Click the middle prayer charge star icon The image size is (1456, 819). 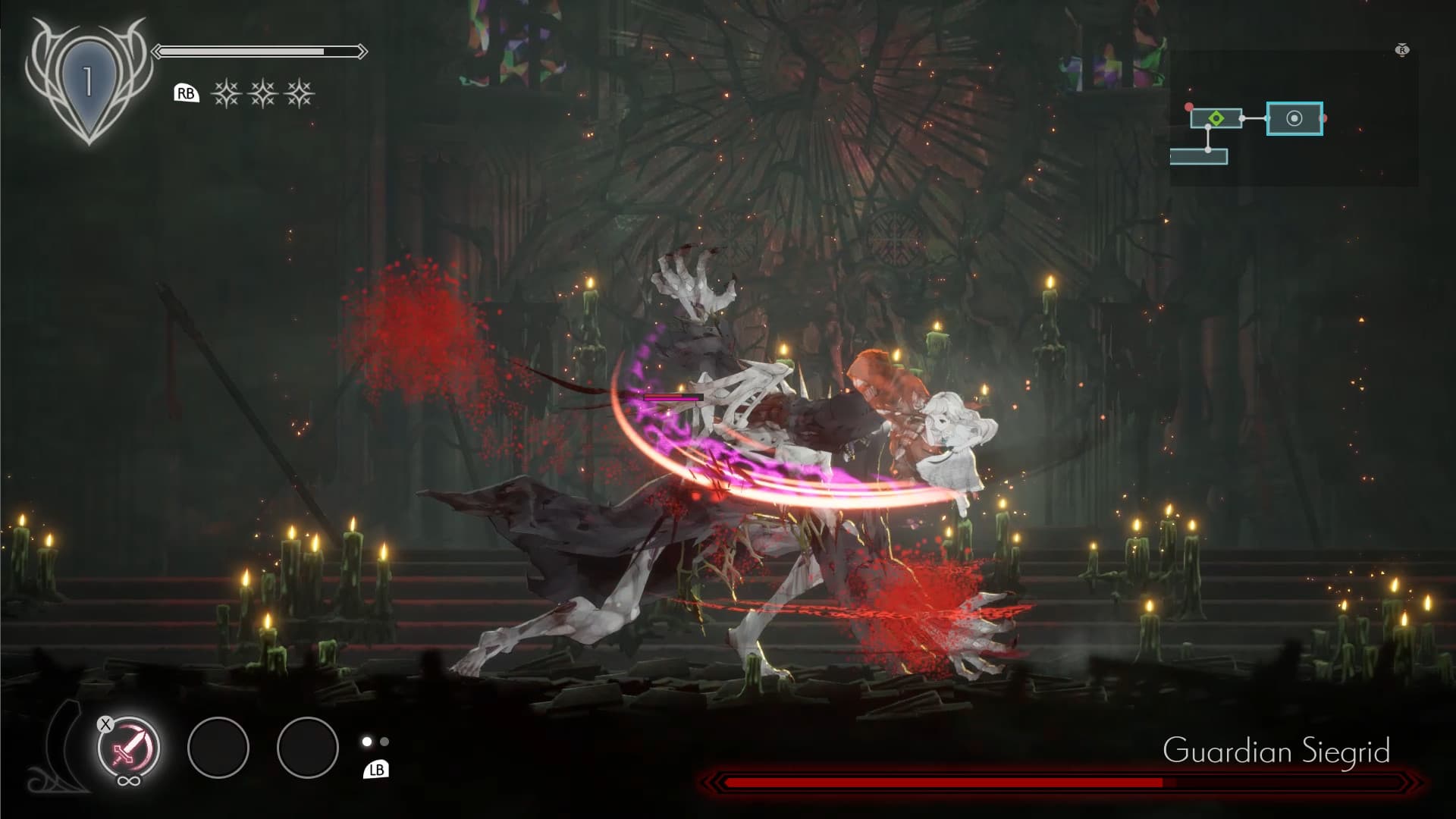point(263,94)
